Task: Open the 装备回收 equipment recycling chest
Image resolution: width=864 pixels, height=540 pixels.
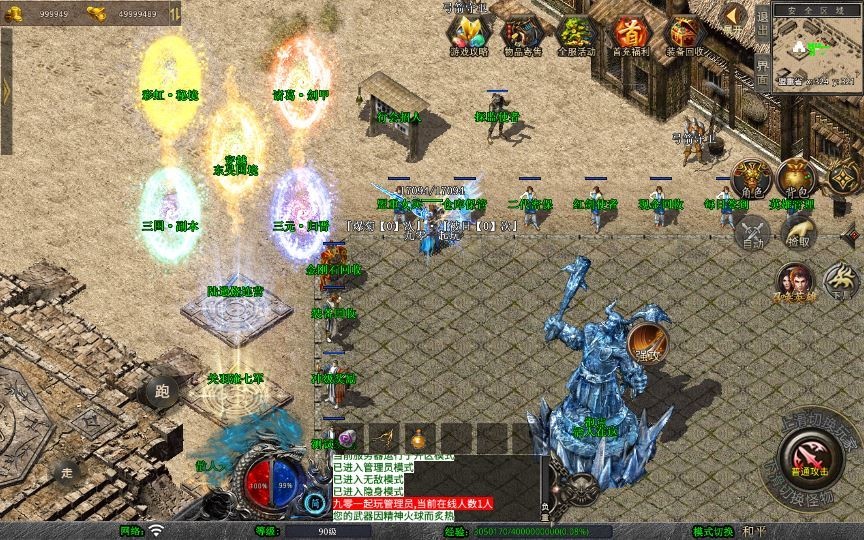Action: tap(684, 34)
